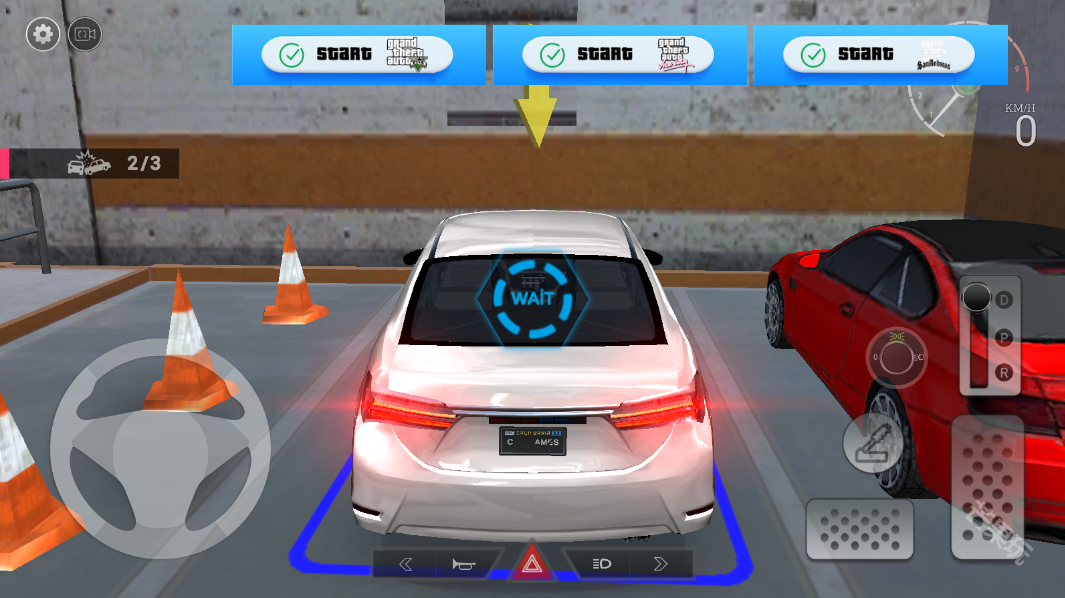Turn the headlight mode dial
The height and width of the screenshot is (598, 1065).
pyautogui.click(x=896, y=356)
